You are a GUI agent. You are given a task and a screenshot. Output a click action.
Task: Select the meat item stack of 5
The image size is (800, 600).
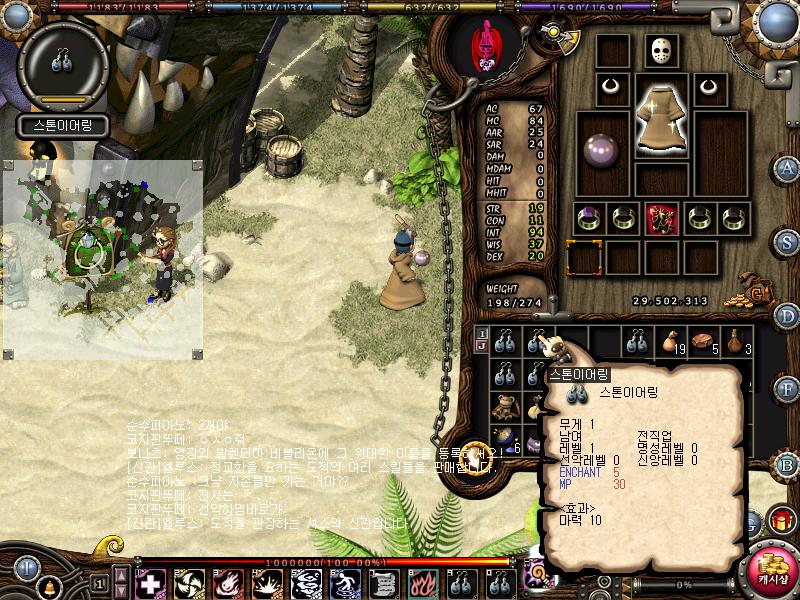pyautogui.click(x=705, y=341)
